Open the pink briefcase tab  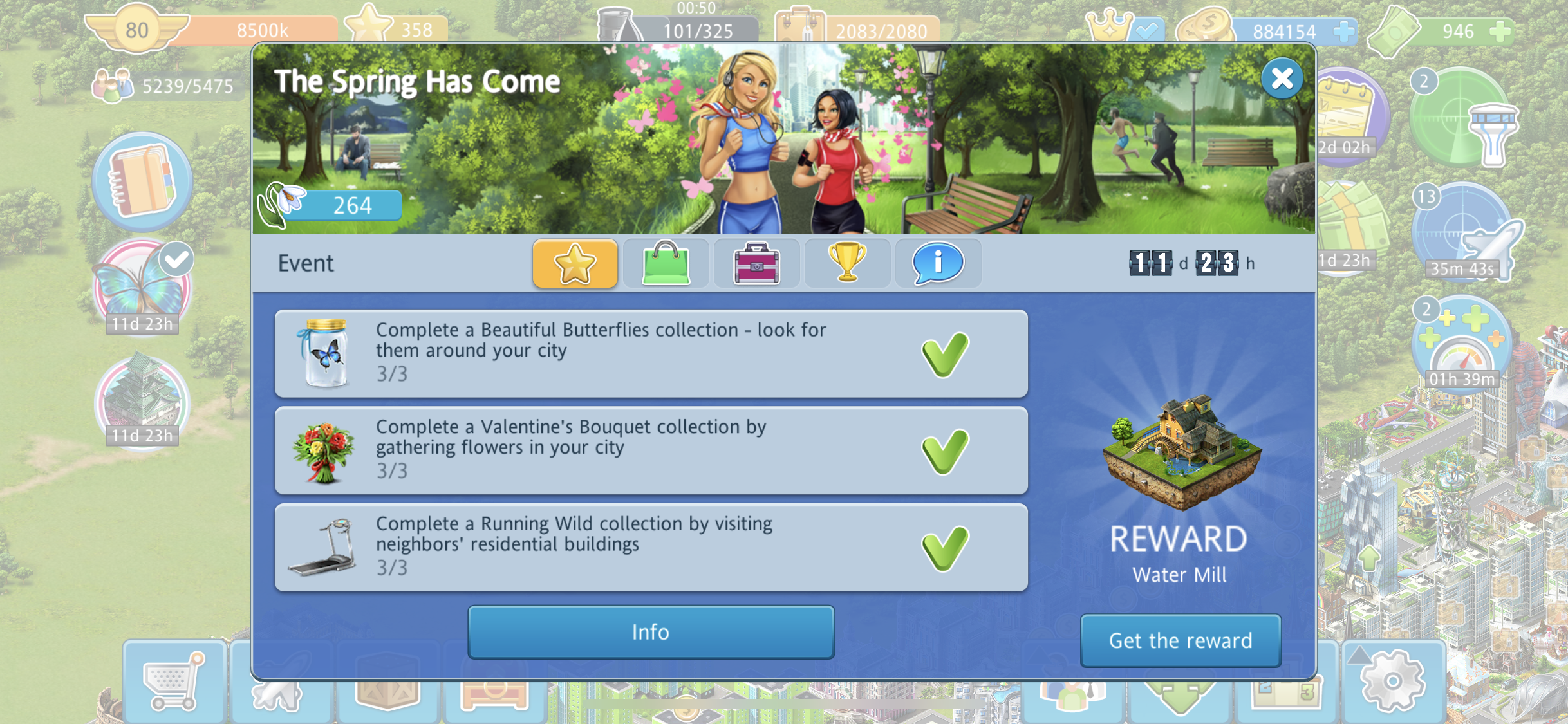(x=756, y=263)
